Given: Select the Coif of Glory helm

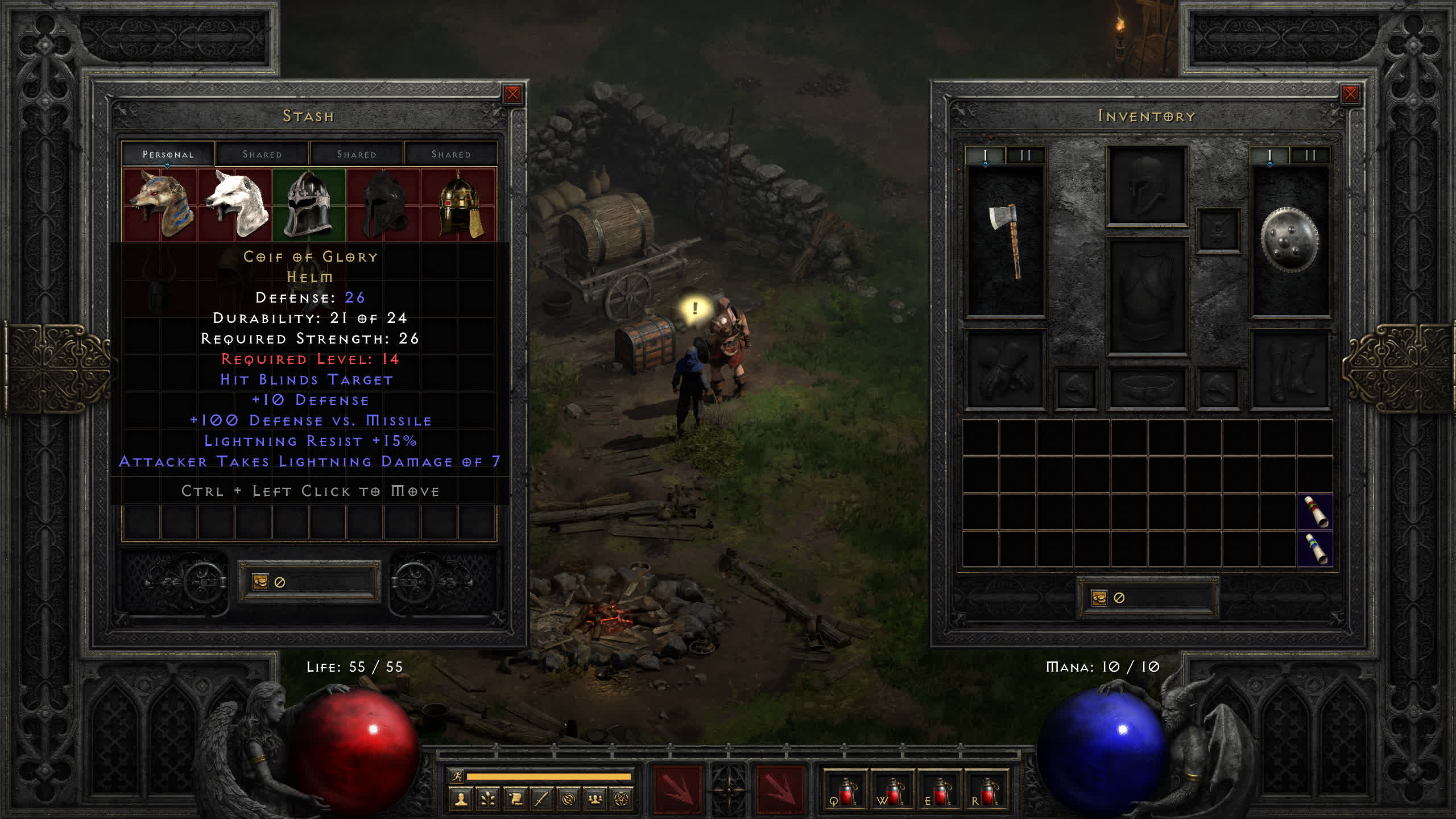Looking at the screenshot, I should pyautogui.click(x=309, y=204).
